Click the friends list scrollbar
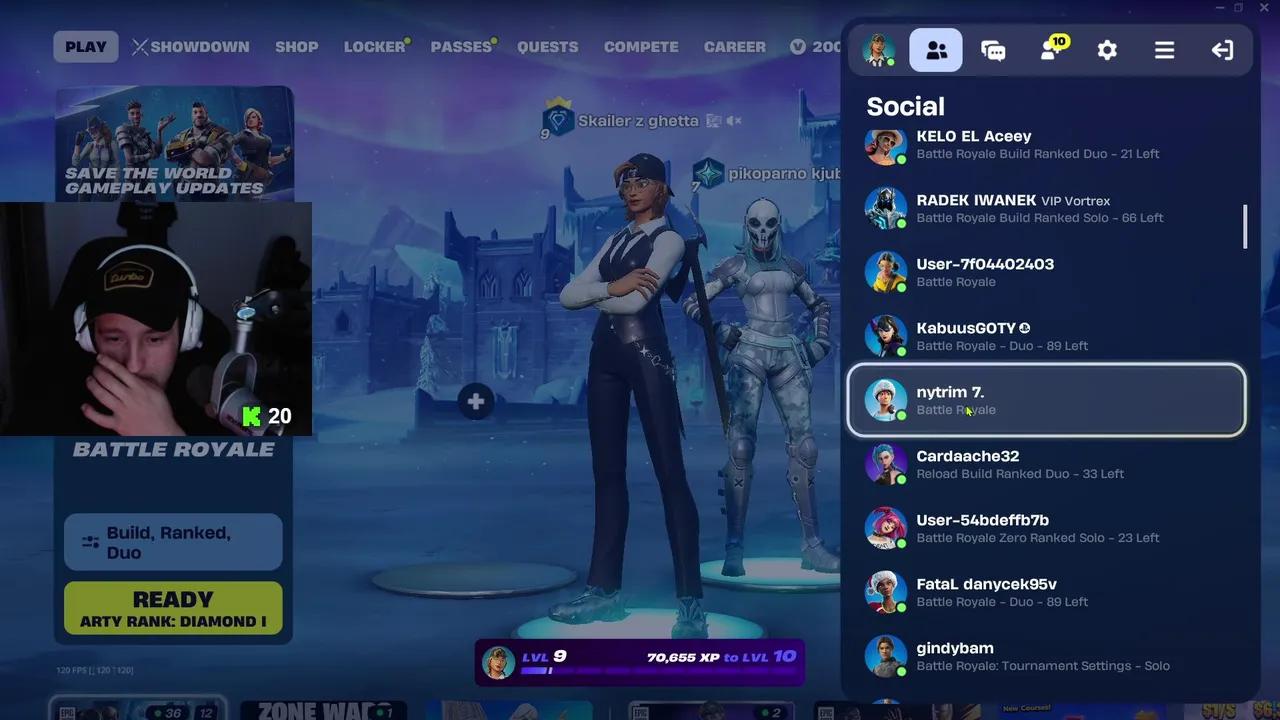The height and width of the screenshot is (720, 1280). (x=1243, y=227)
